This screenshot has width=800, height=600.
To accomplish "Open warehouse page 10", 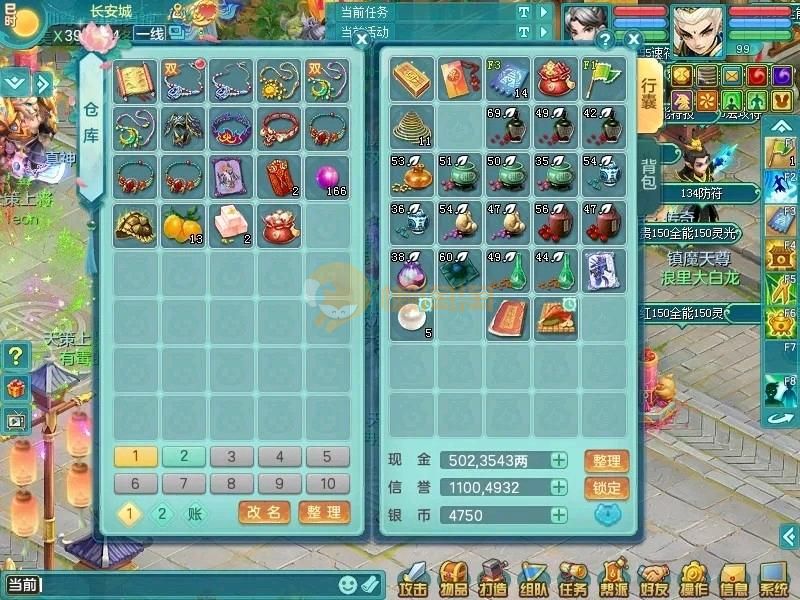I will [328, 484].
